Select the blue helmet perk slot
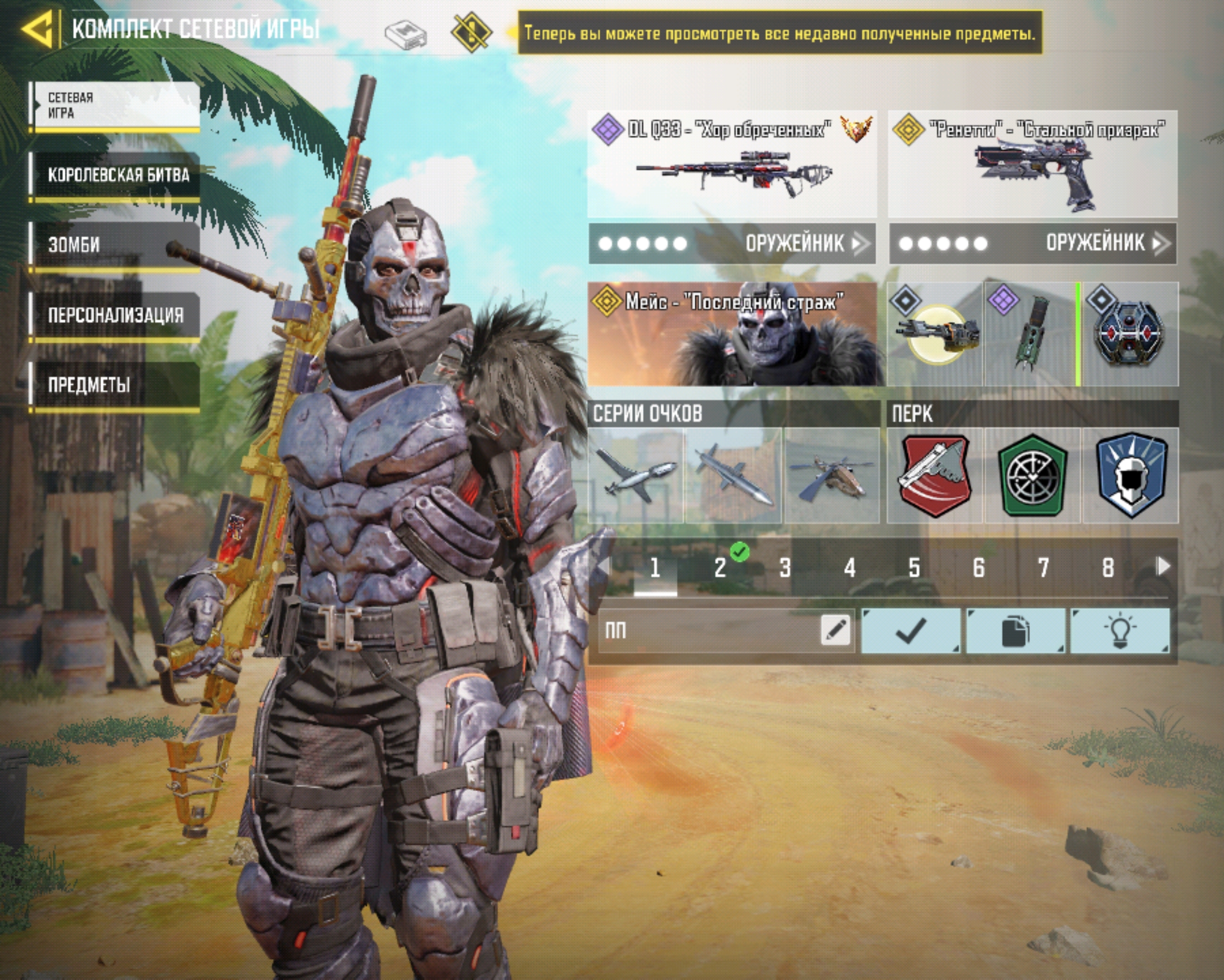 click(1130, 476)
